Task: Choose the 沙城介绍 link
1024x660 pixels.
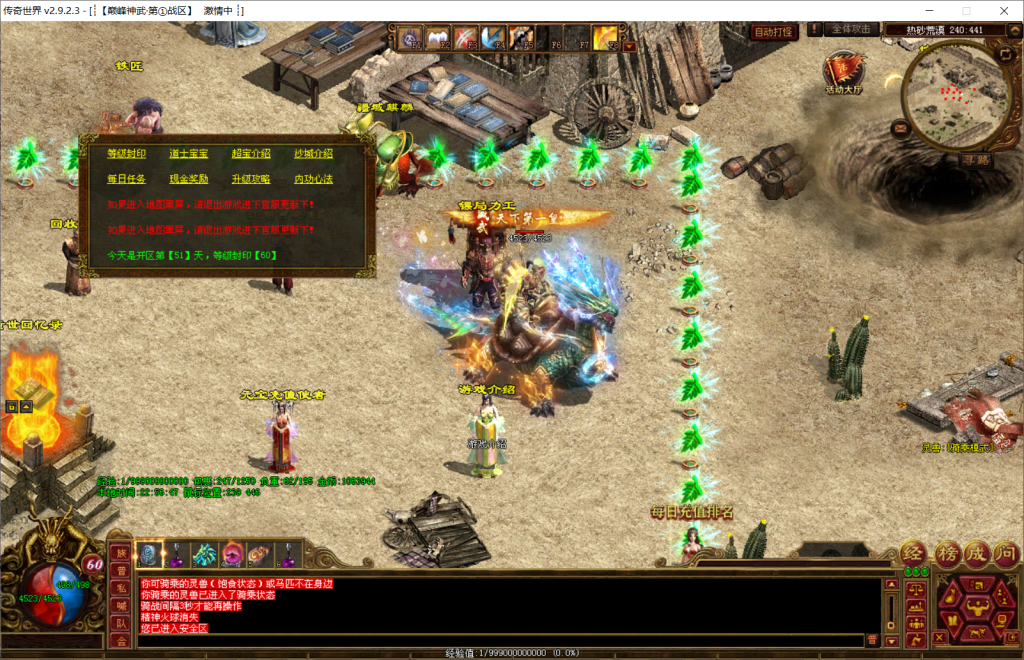Action: [x=313, y=154]
